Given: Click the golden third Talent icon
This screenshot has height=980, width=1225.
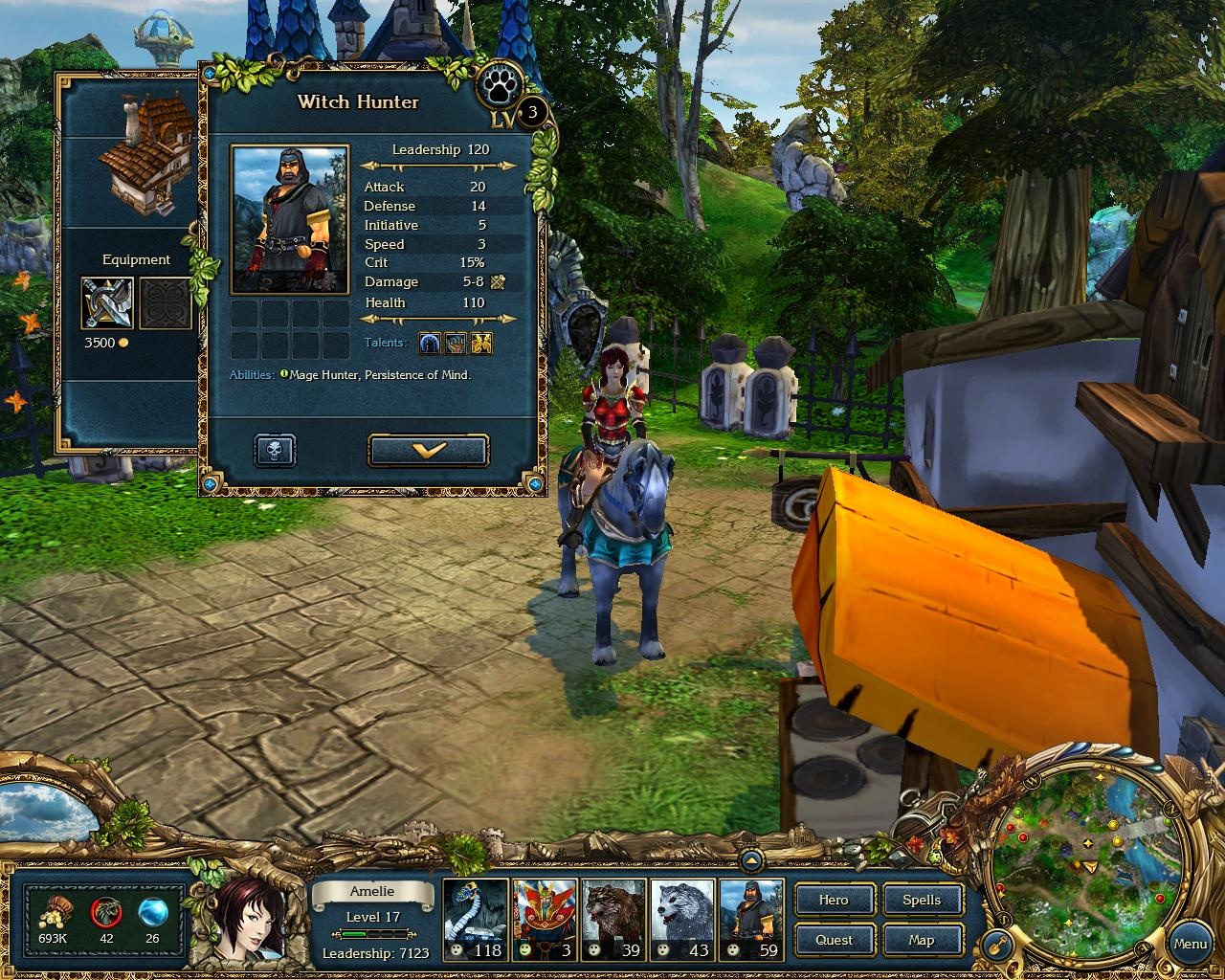Looking at the screenshot, I should [479, 343].
